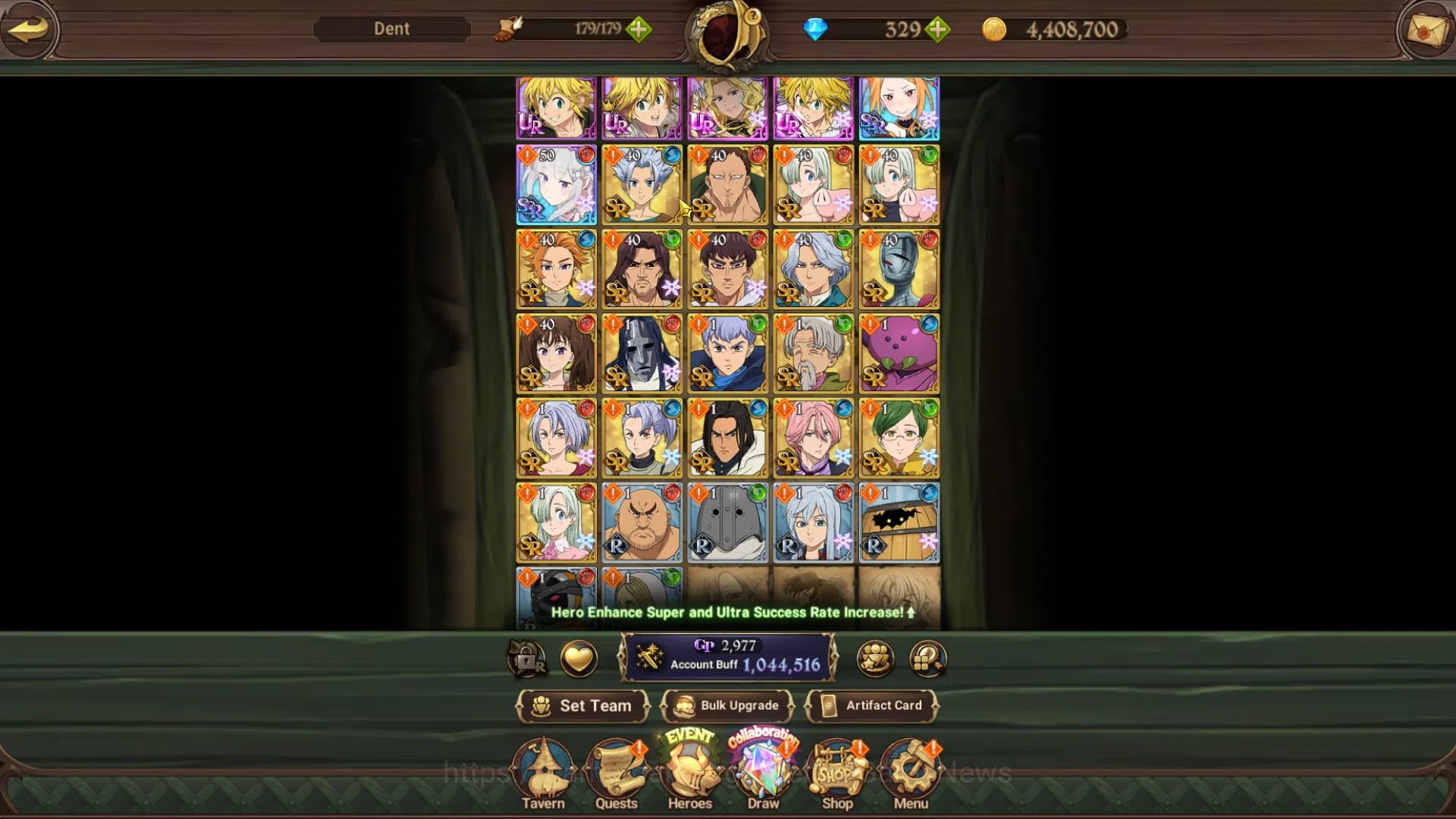
Task: Click the player name Dent tab
Action: pos(390,29)
